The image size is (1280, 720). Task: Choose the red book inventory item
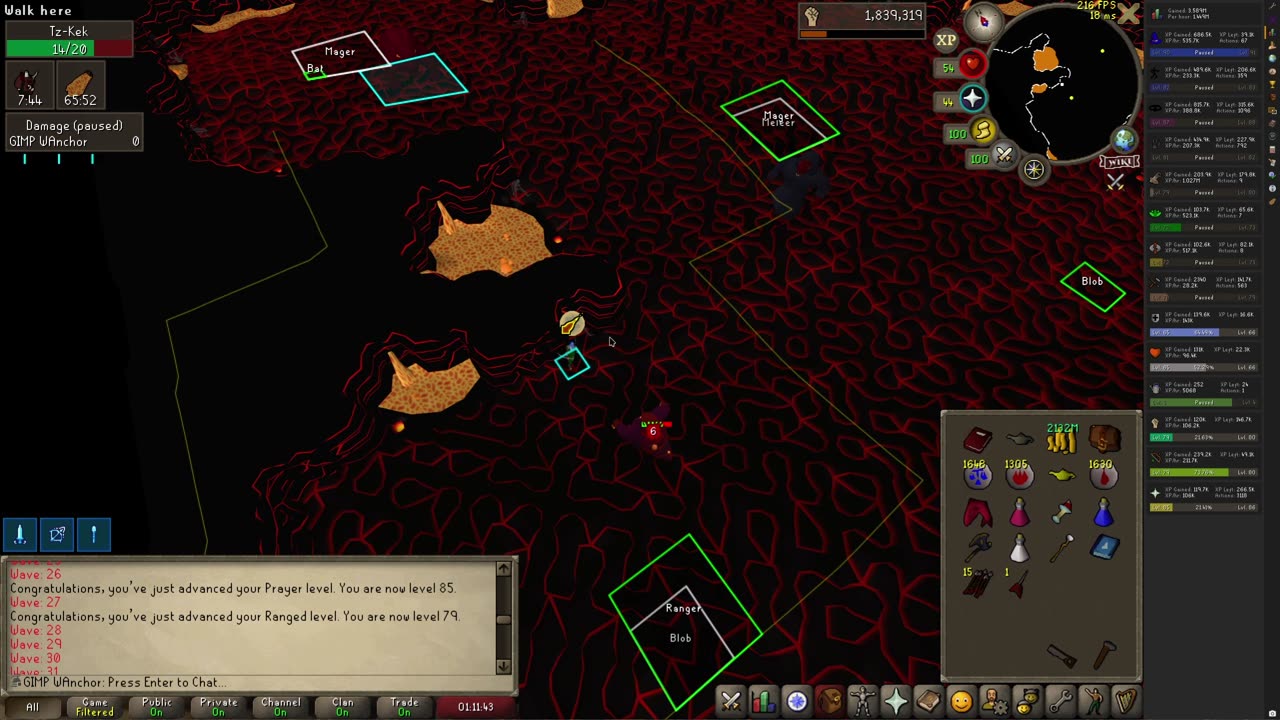977,439
